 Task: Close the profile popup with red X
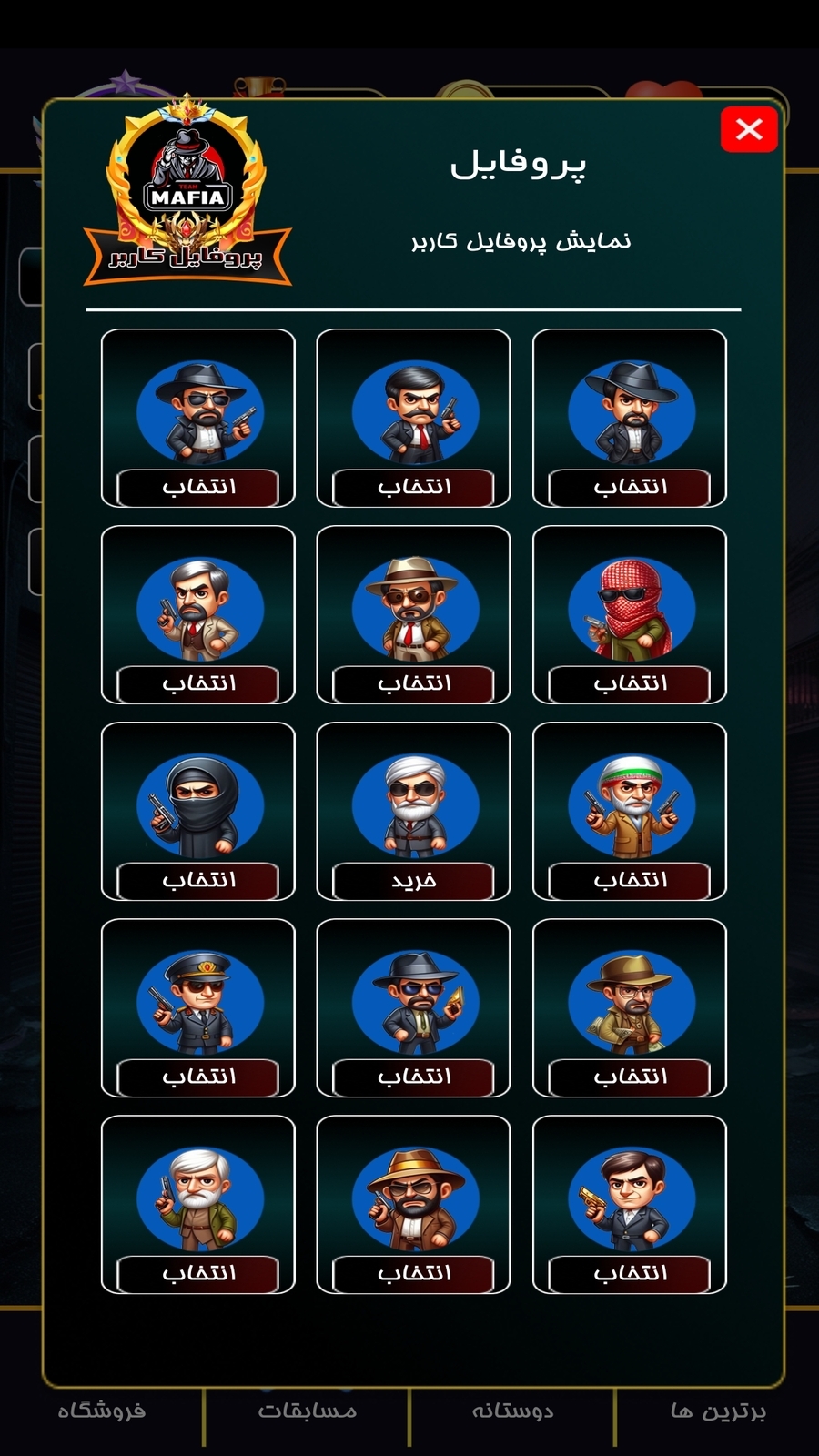(748, 130)
